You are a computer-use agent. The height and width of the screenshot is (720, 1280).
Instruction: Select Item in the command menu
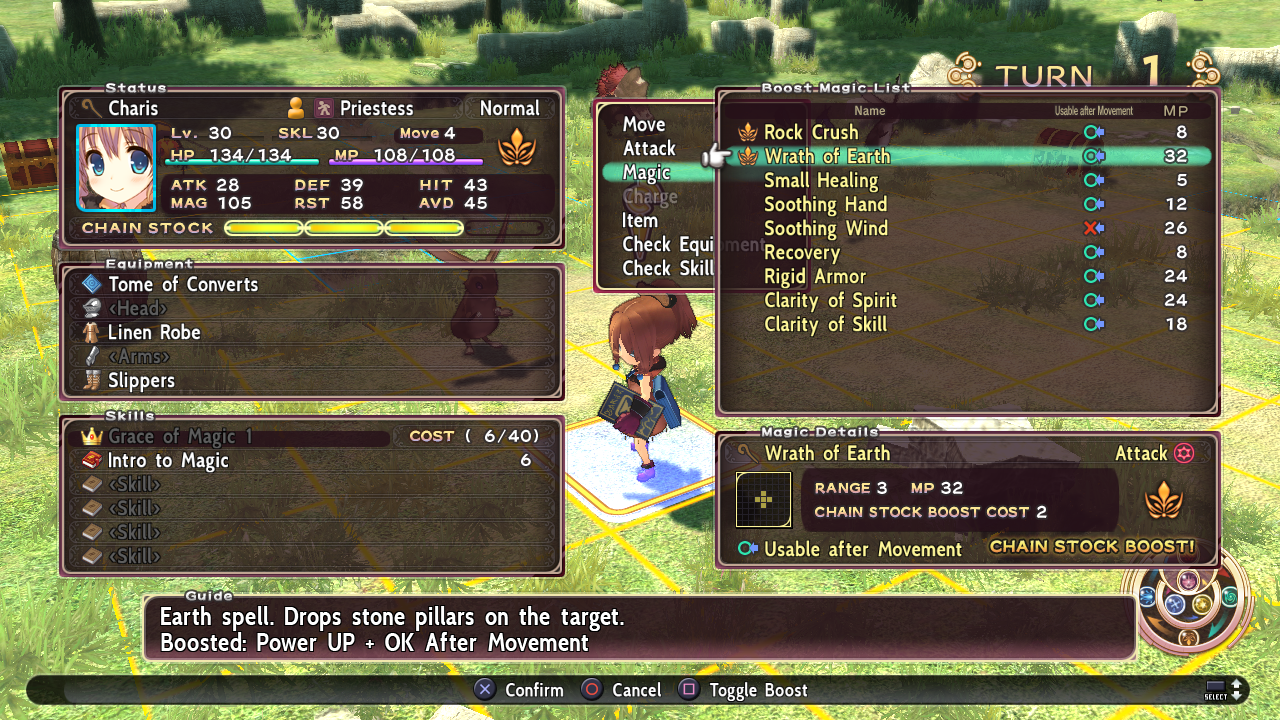pyautogui.click(x=640, y=221)
